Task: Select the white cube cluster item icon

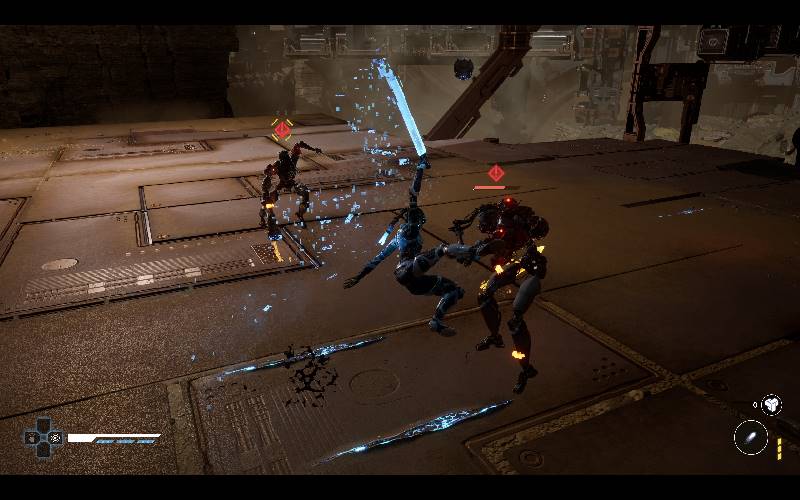Action: (x=771, y=404)
